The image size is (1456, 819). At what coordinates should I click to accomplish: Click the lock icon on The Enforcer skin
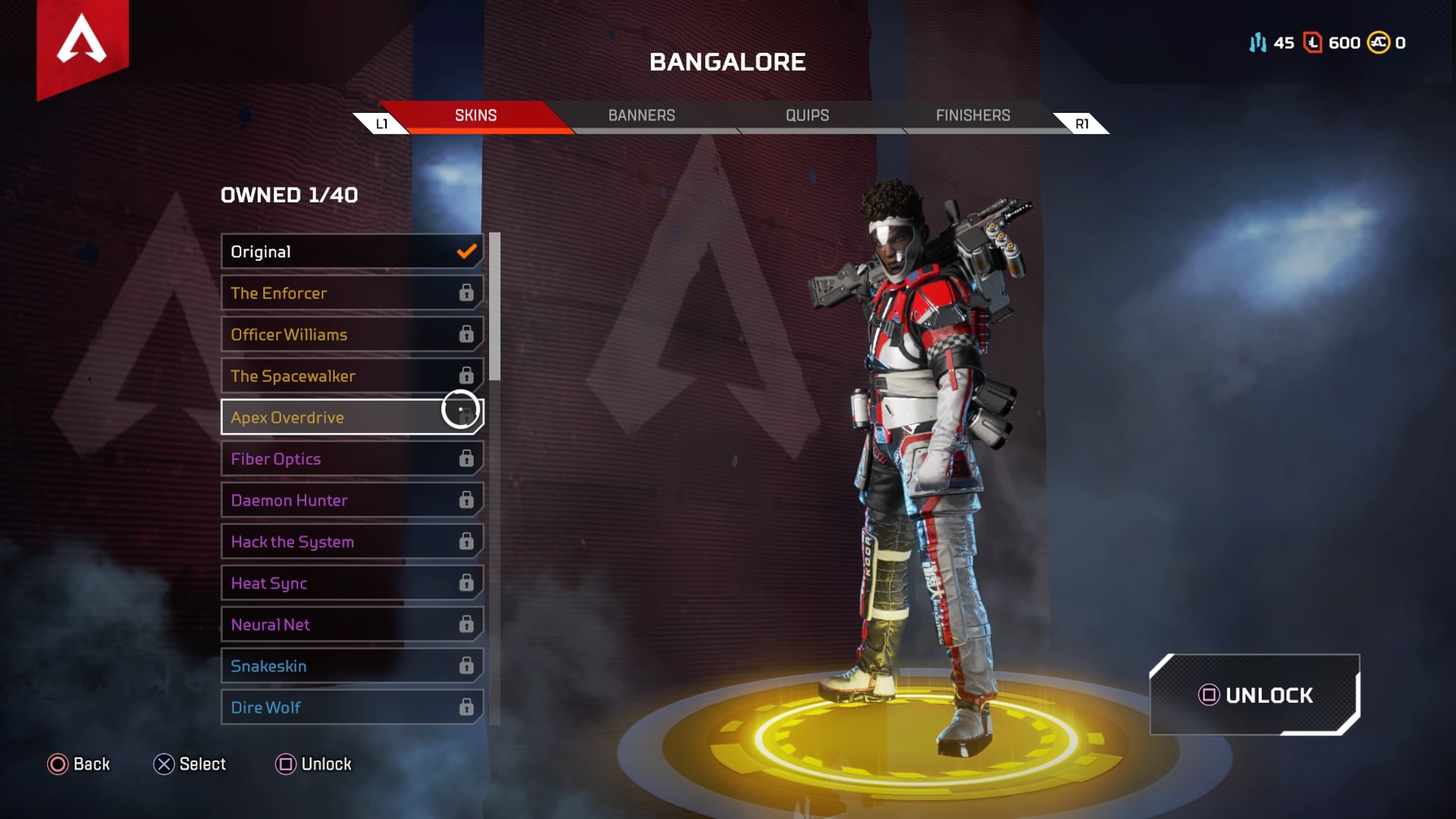(x=465, y=293)
